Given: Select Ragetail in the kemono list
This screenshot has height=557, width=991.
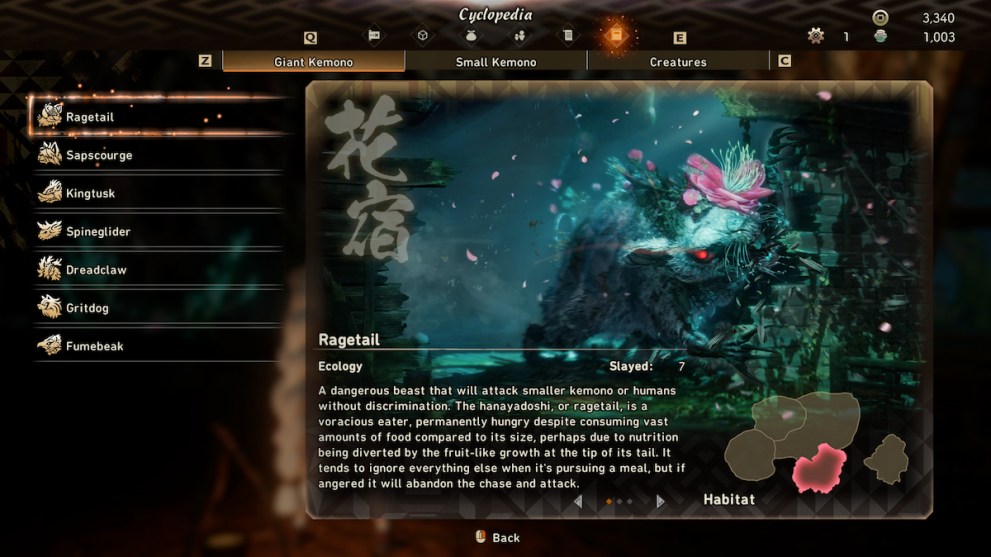Looking at the screenshot, I should [90, 117].
